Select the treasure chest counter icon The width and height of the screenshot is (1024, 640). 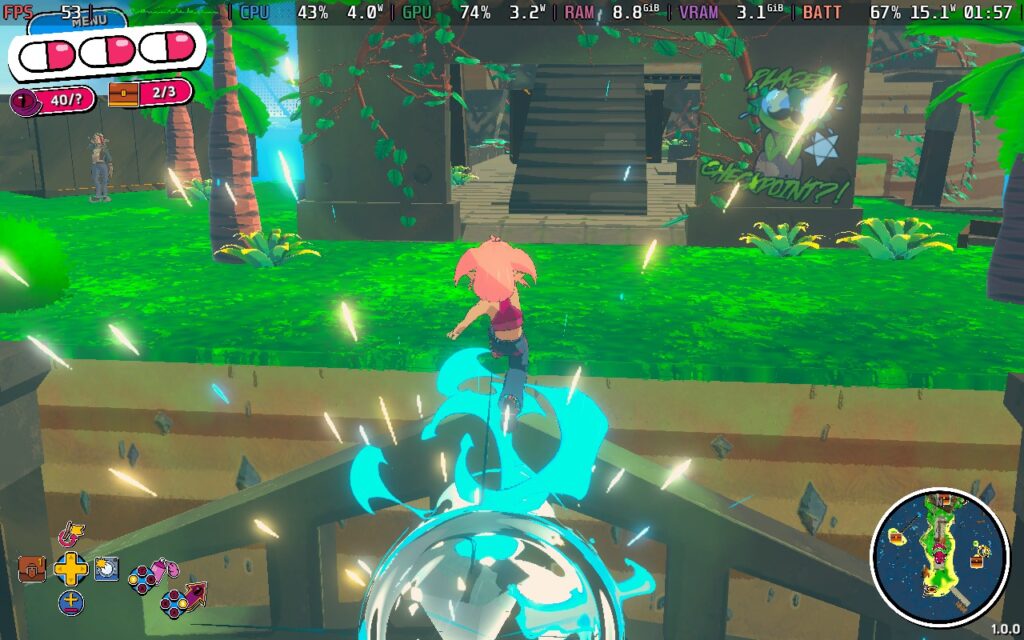[124, 94]
